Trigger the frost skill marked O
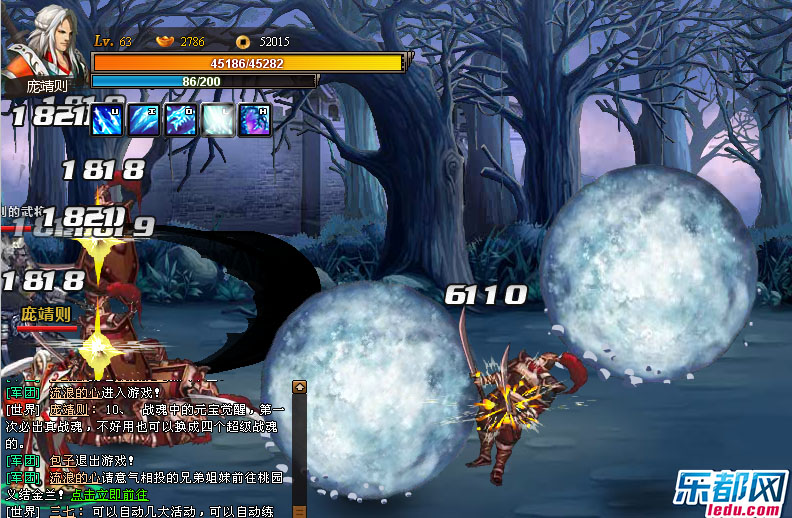 pos(181,119)
